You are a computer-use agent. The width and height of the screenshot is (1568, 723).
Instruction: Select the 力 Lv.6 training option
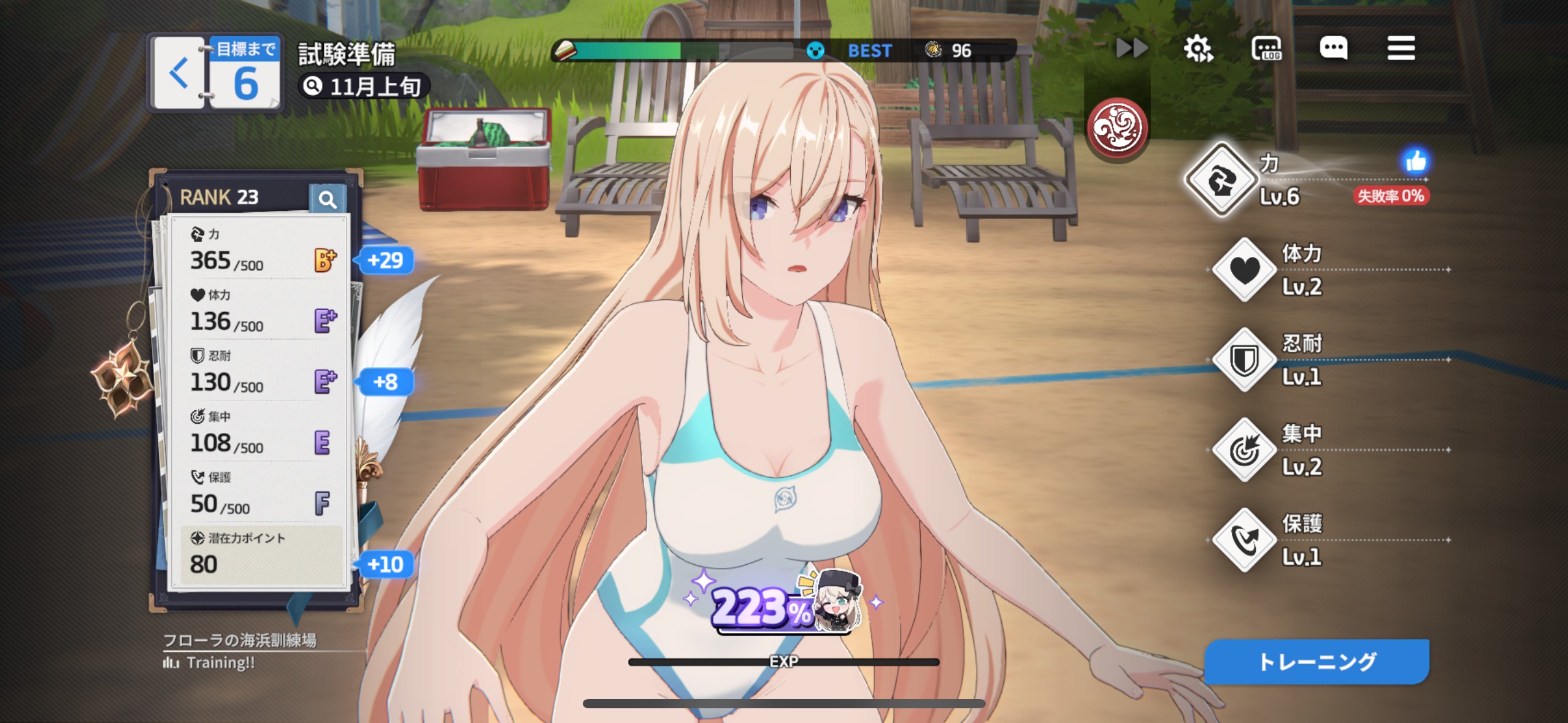1221,180
